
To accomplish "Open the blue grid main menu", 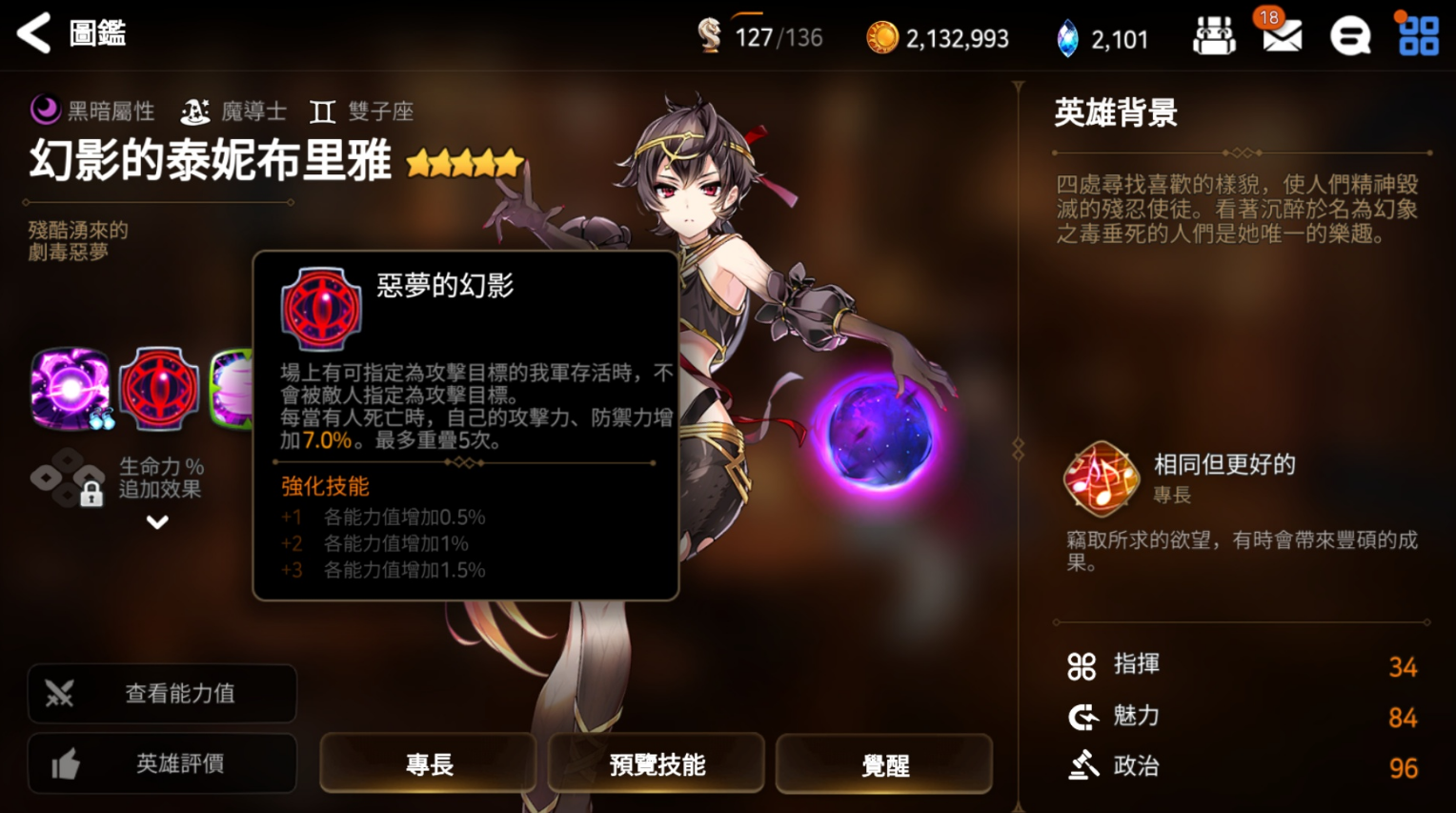I will [1418, 36].
